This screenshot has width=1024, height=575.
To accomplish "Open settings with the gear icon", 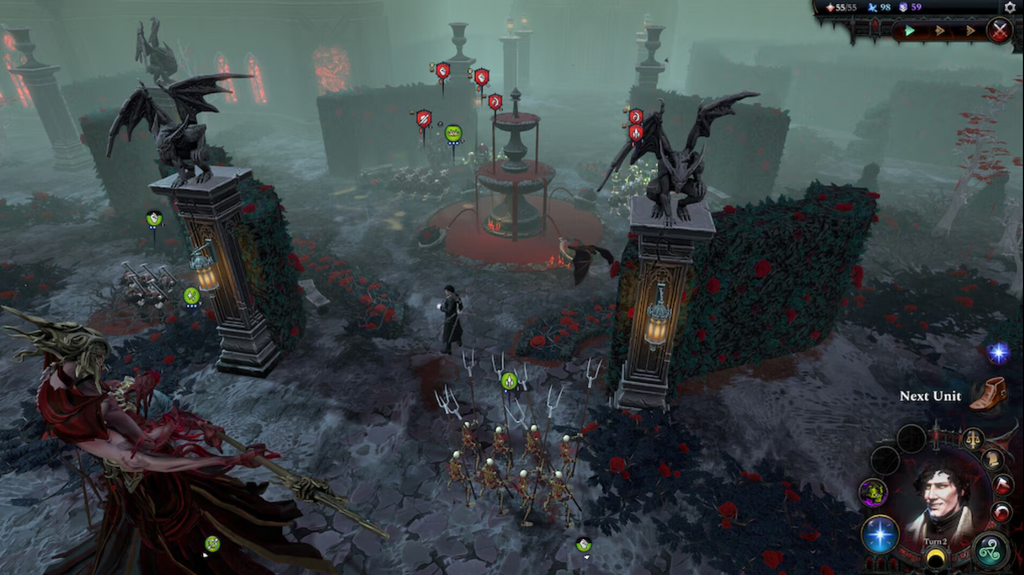I will click(1009, 7).
